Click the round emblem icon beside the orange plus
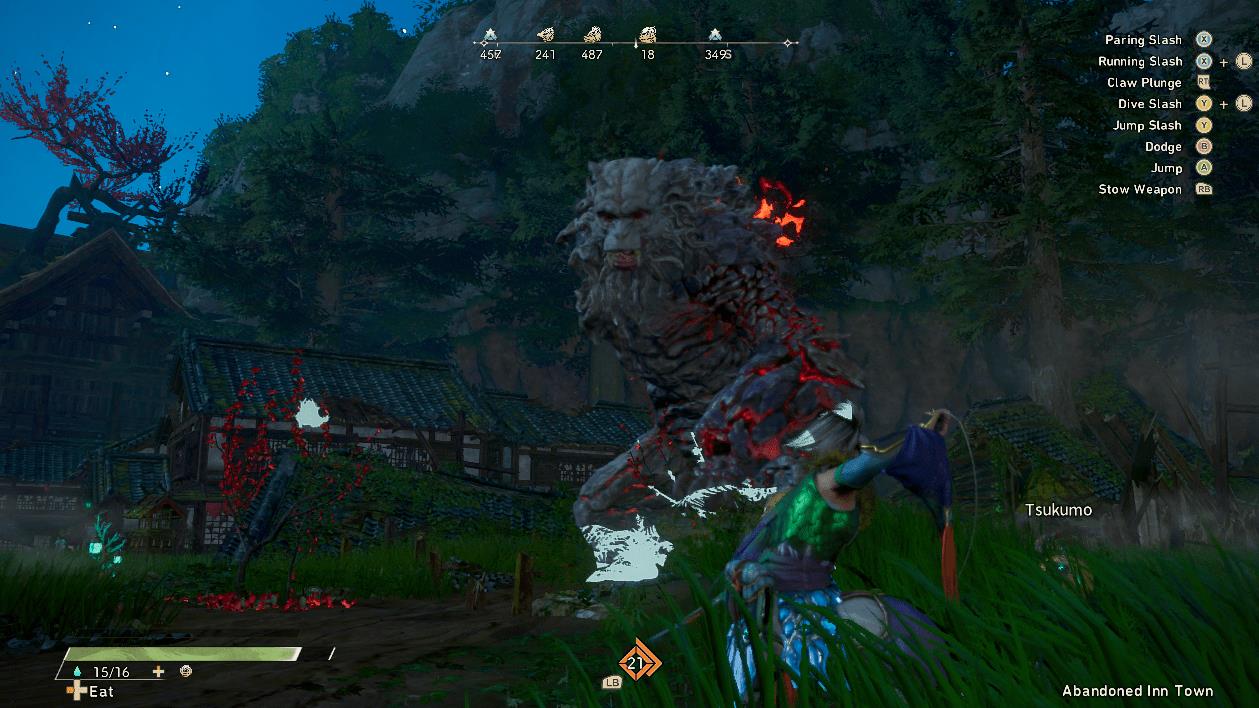Image resolution: width=1259 pixels, height=708 pixels. pyautogui.click(x=185, y=672)
